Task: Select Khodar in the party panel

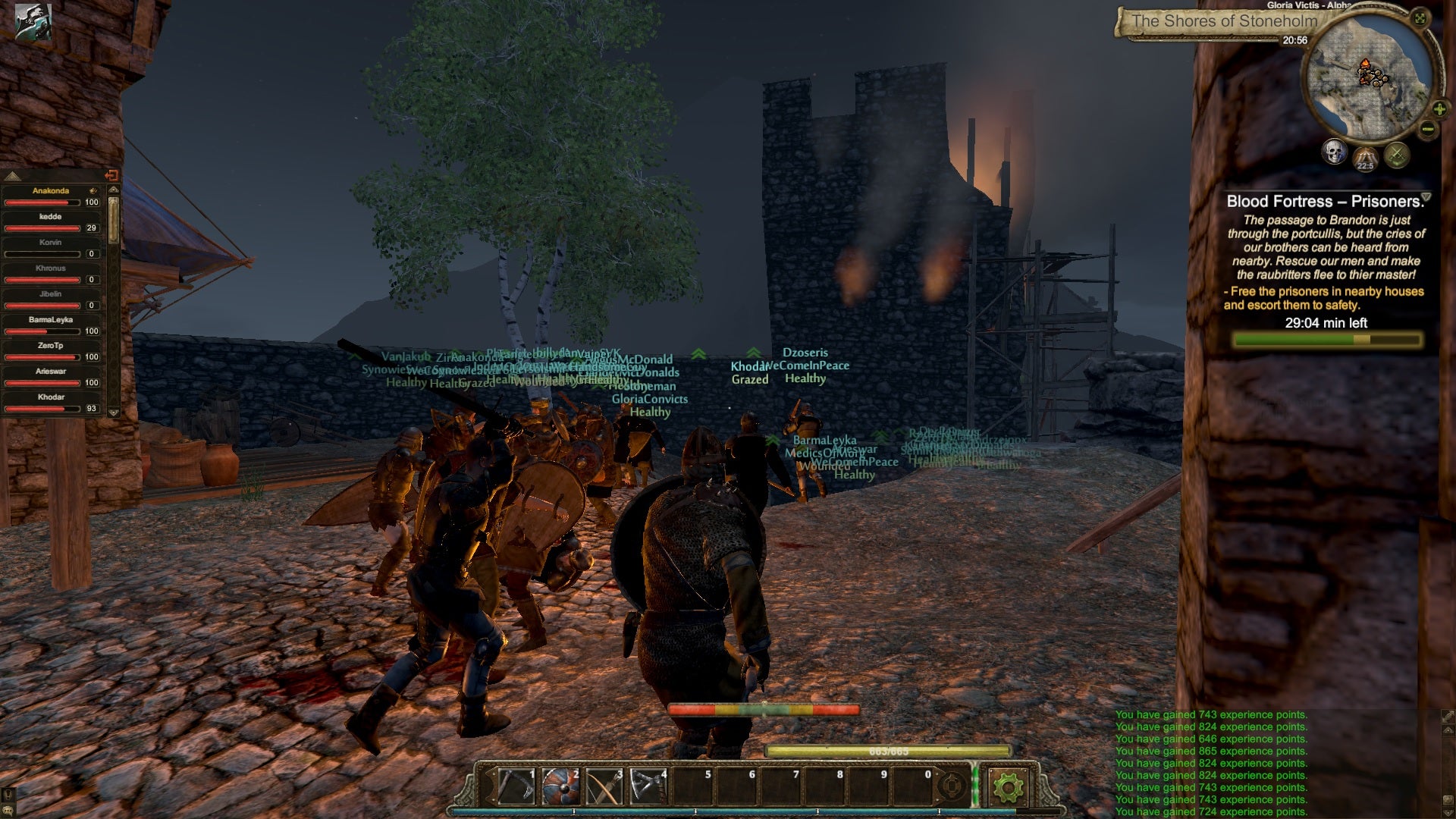Action: point(51,397)
